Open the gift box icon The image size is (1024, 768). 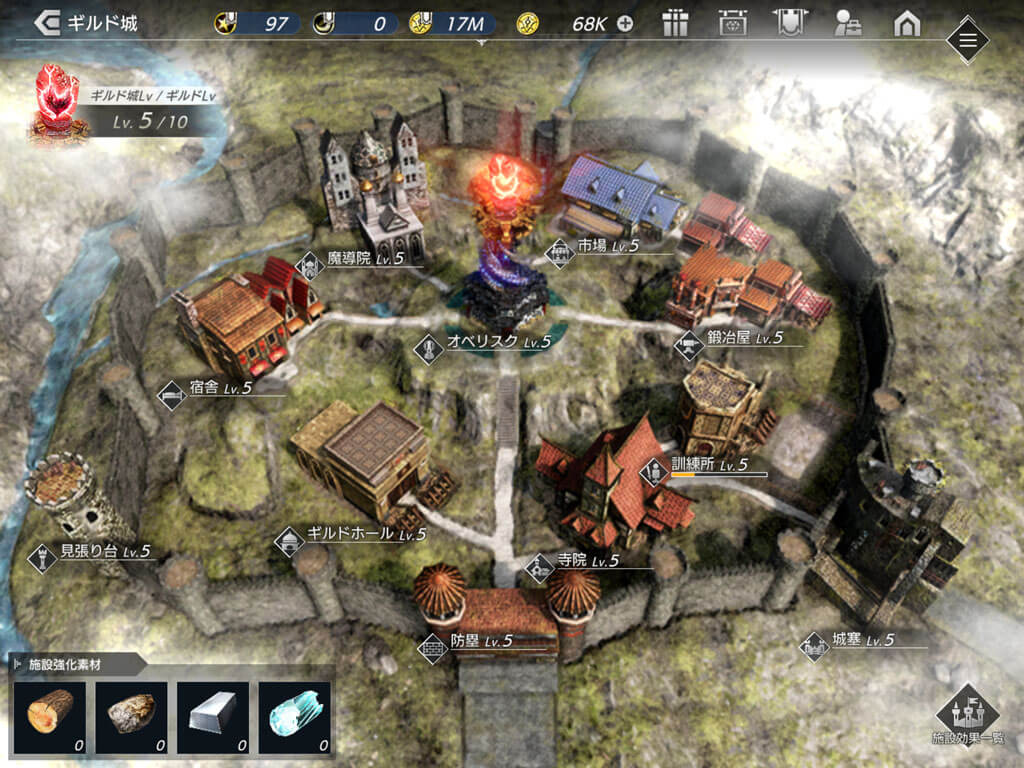tap(676, 23)
